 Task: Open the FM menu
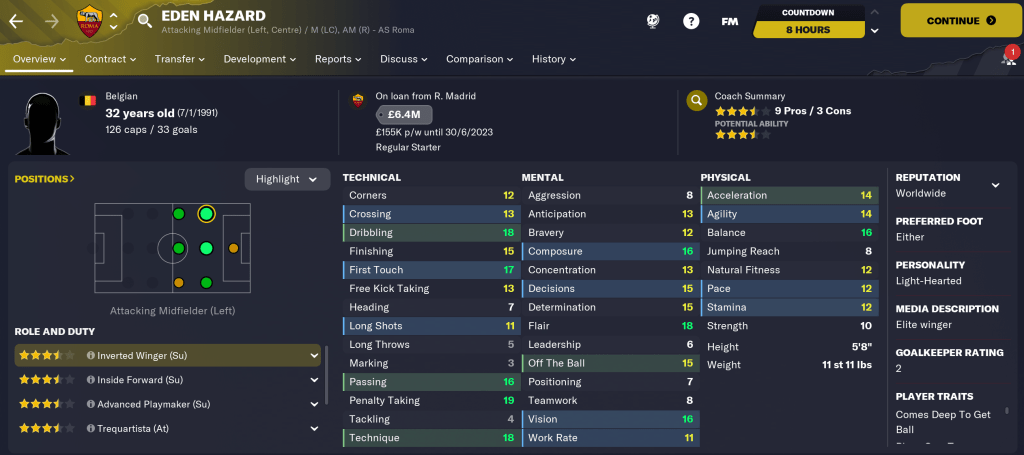(x=729, y=21)
